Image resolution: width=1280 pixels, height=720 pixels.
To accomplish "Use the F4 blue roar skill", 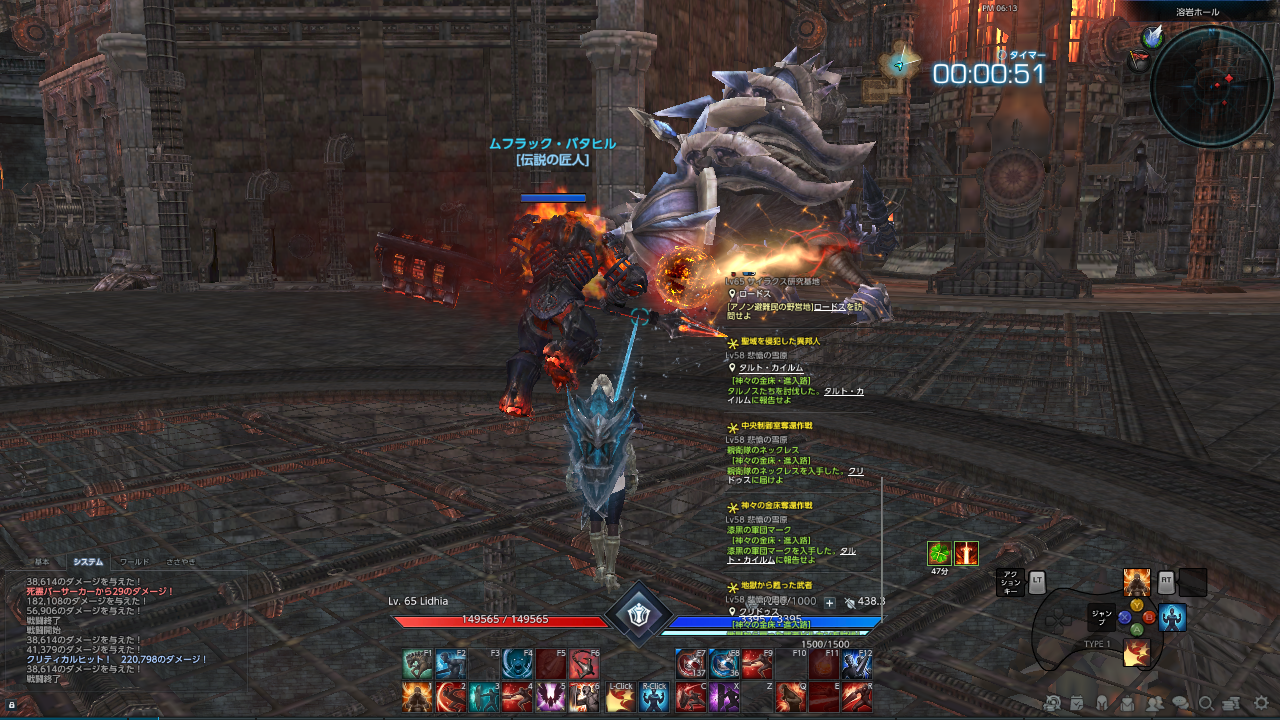I will (x=518, y=664).
